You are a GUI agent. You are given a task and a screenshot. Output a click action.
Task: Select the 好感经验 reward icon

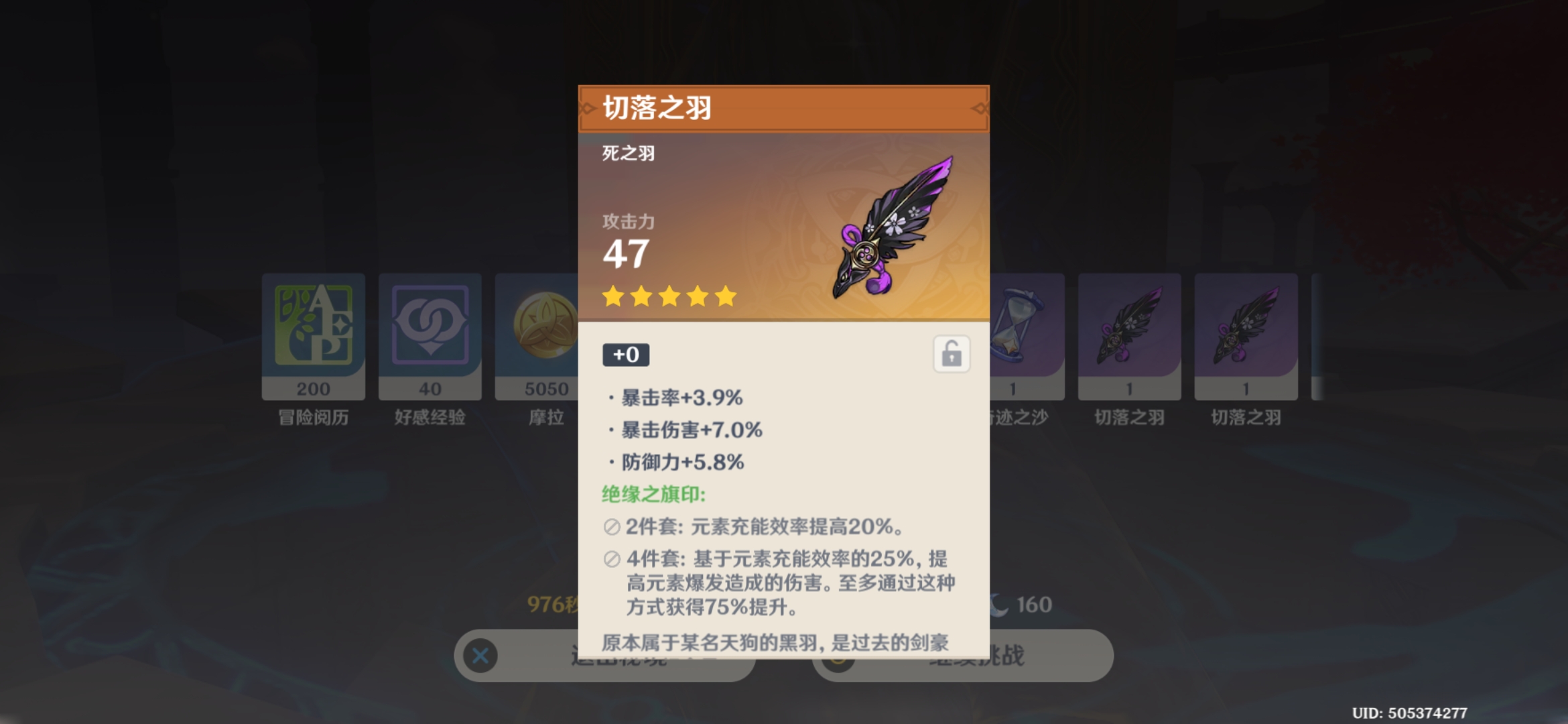430,326
